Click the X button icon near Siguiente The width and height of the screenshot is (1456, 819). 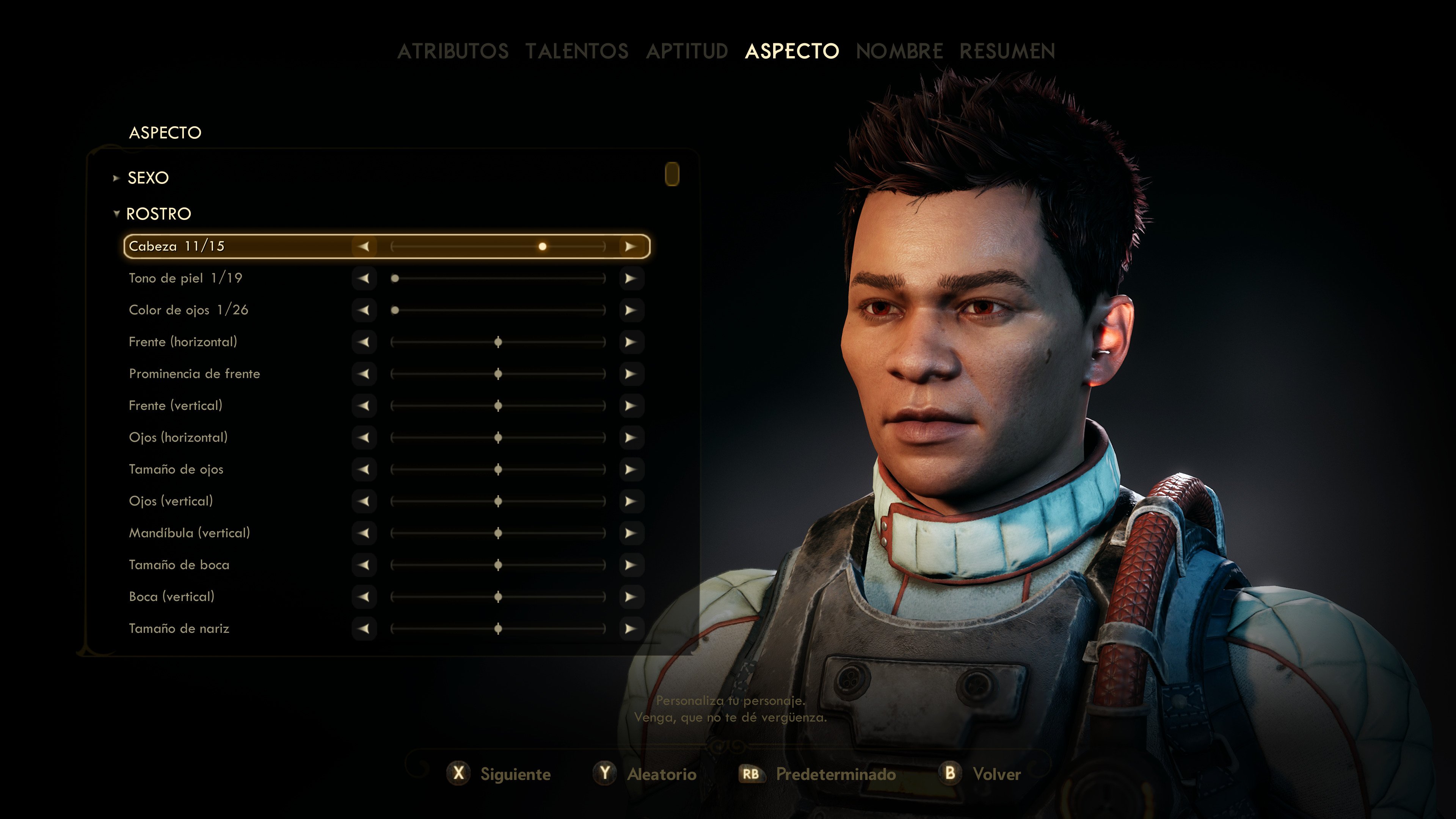[458, 774]
